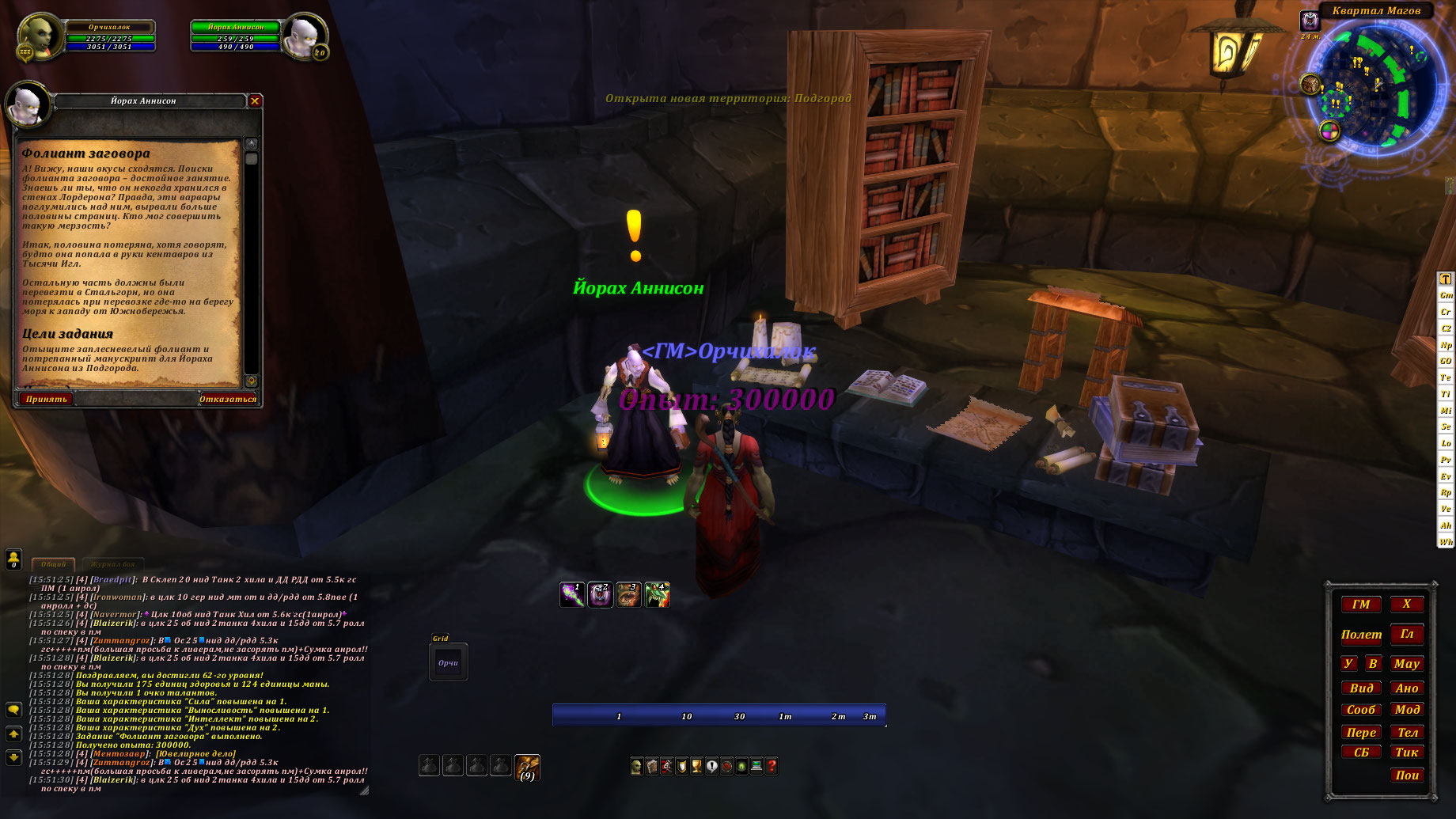Click the Вид button
Viewport: 1456px width, 819px height.
pyautogui.click(x=1361, y=688)
